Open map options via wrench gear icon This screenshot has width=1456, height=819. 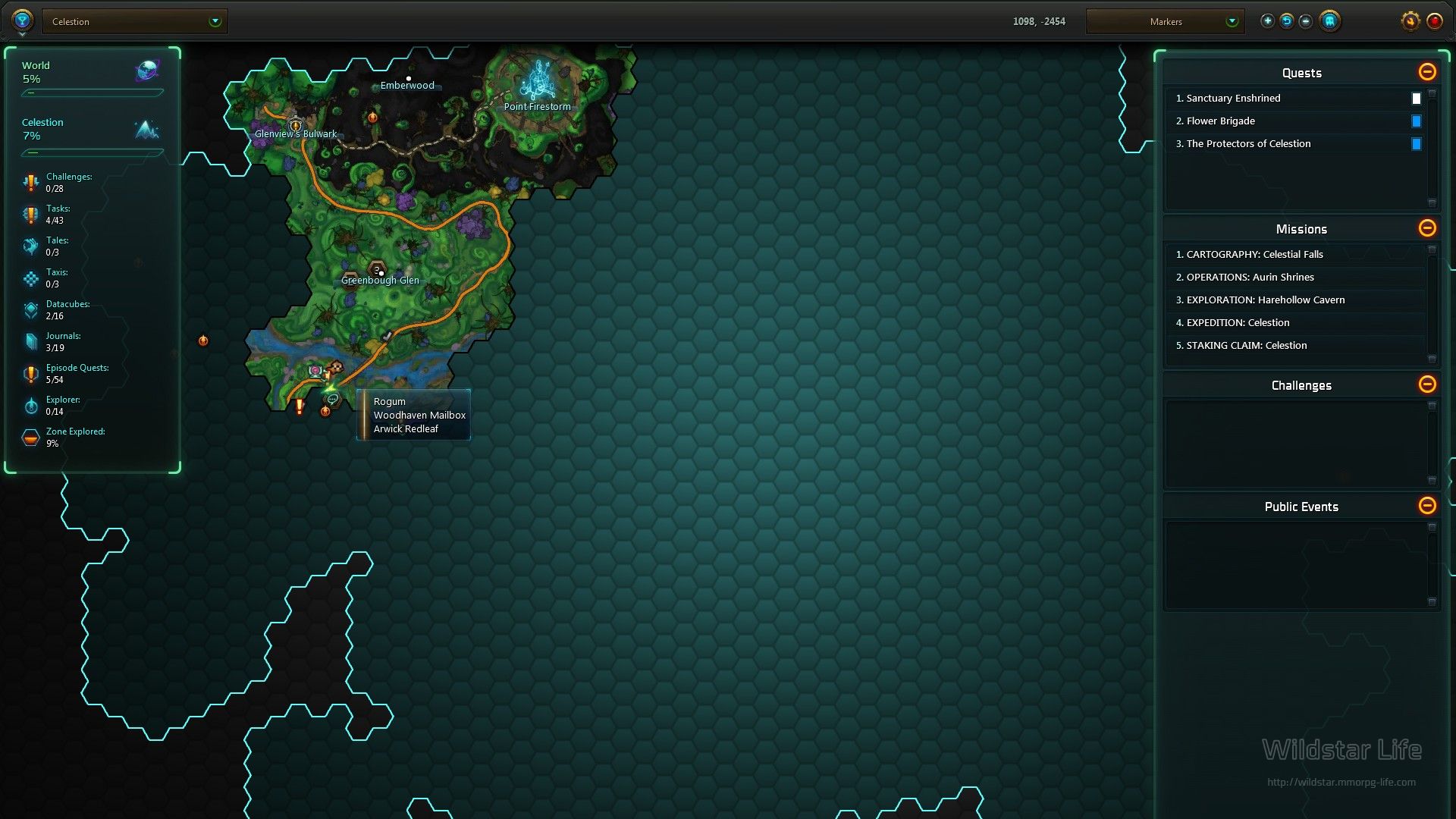coord(1410,21)
